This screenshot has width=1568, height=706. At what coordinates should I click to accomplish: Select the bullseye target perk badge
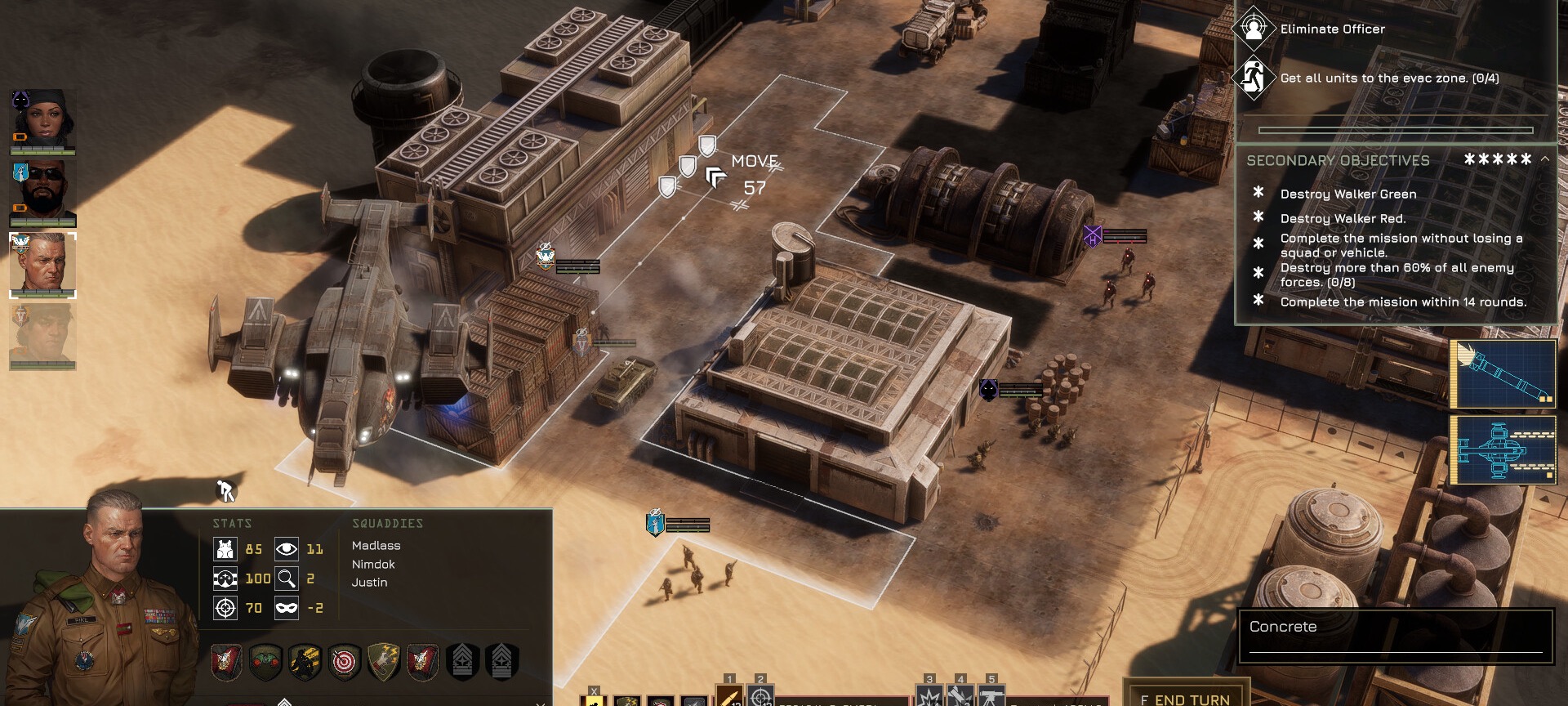point(345,662)
